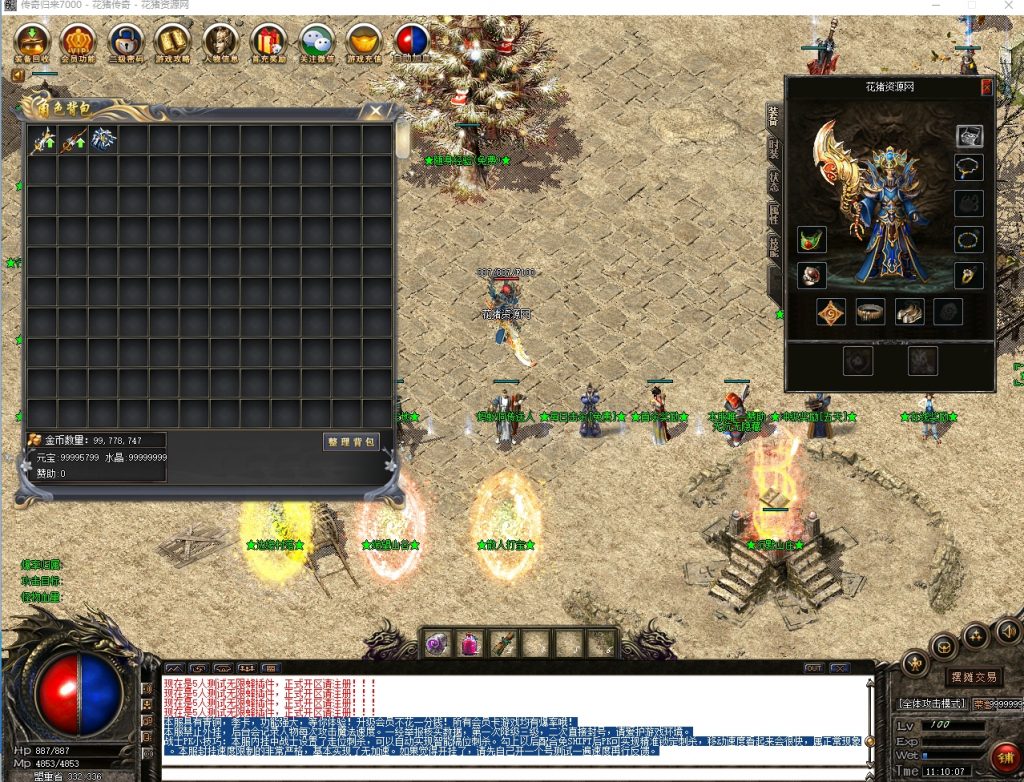Viewport: 1024px width, 782px height.
Task: Toggle the 全体攻击模式 attack mode
Action: [931, 704]
